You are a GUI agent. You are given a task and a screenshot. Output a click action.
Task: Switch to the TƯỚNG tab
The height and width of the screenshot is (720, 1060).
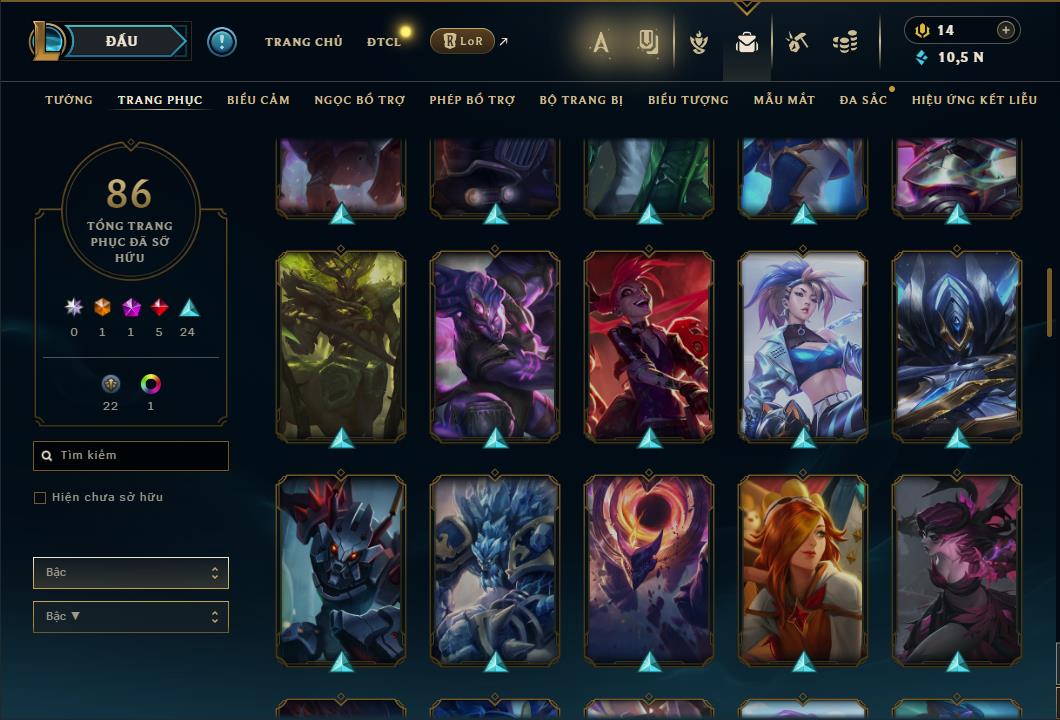click(69, 100)
